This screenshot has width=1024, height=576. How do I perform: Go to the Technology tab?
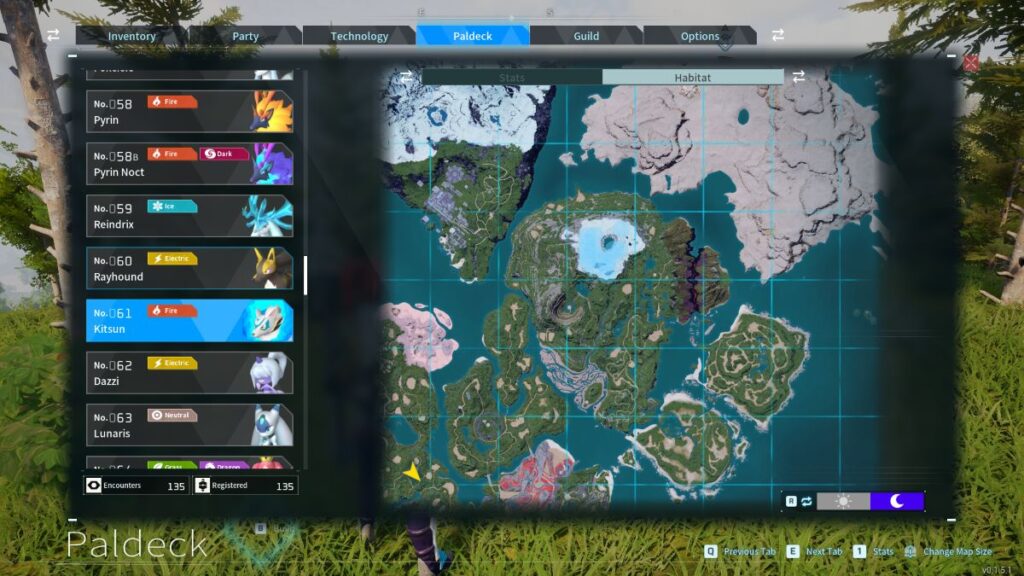[x=359, y=36]
